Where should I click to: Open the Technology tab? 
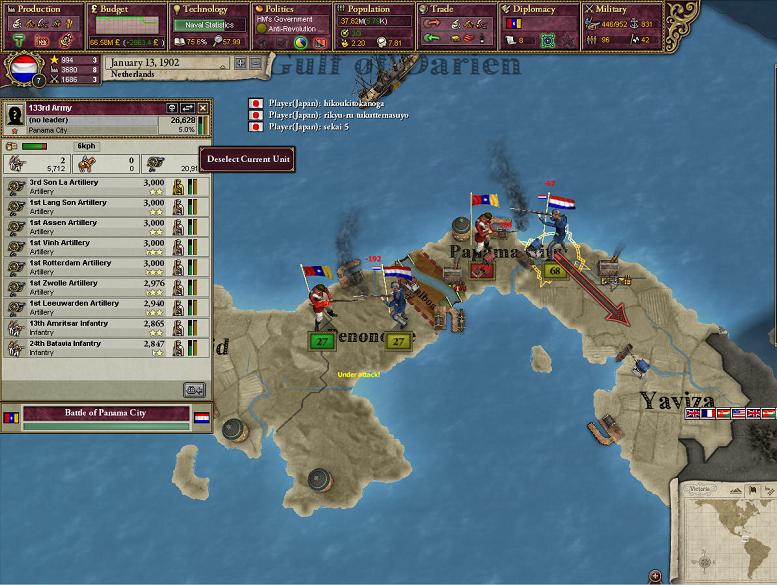(207, 10)
